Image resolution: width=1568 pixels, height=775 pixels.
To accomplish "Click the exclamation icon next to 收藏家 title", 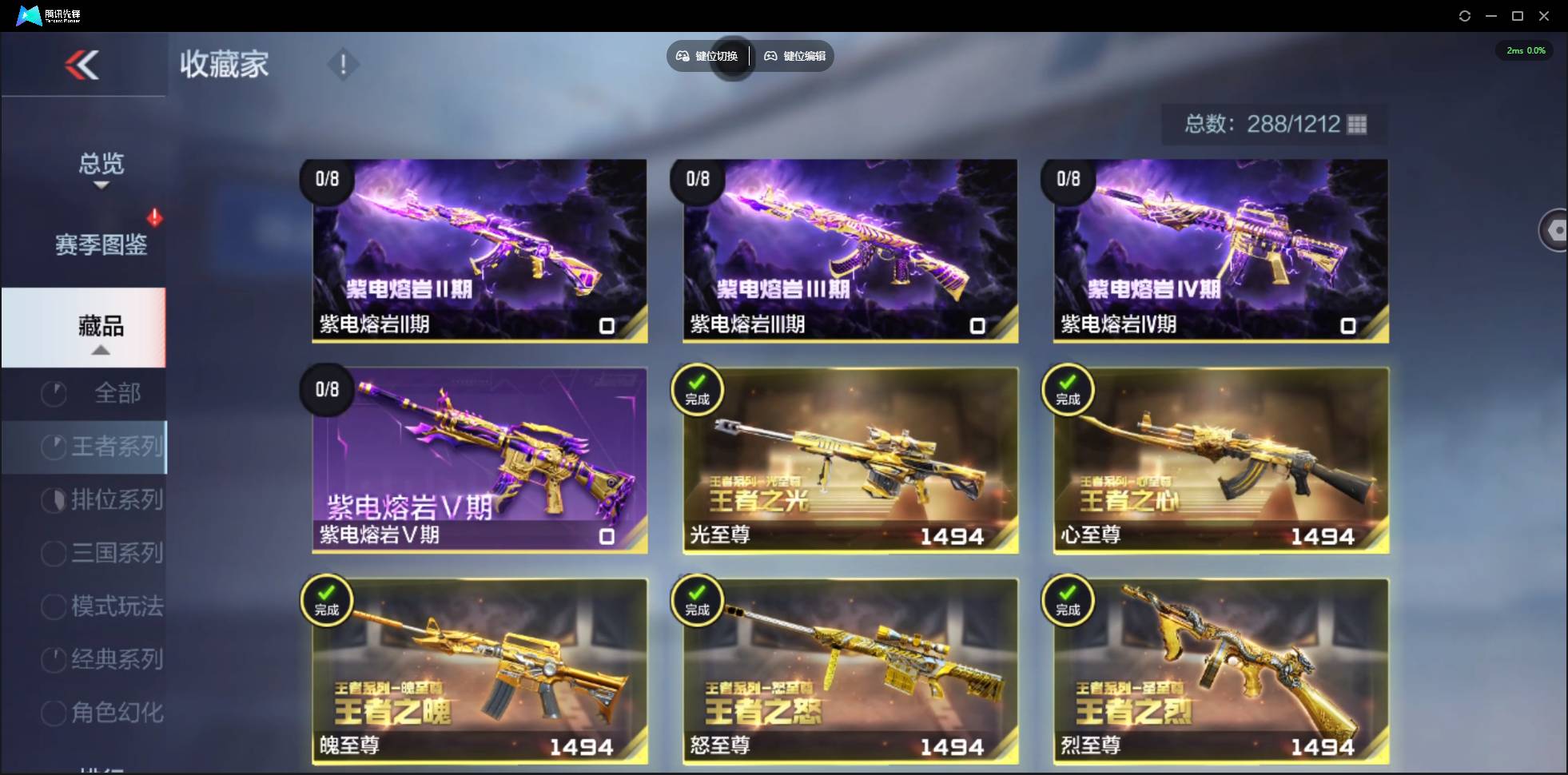I will tap(343, 64).
